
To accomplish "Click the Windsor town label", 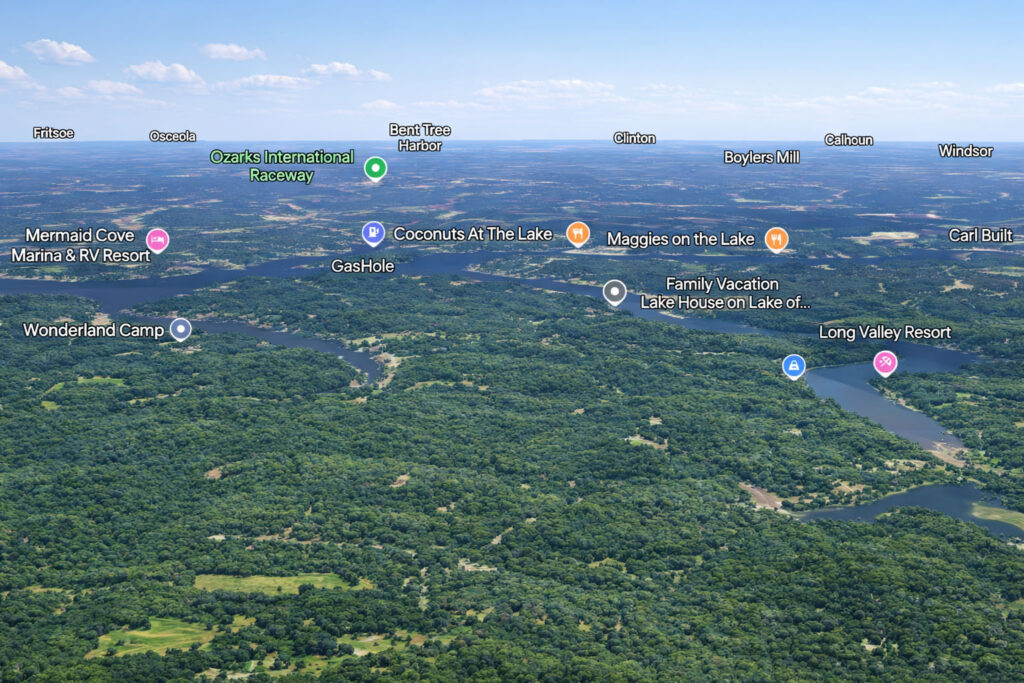I will coord(965,151).
